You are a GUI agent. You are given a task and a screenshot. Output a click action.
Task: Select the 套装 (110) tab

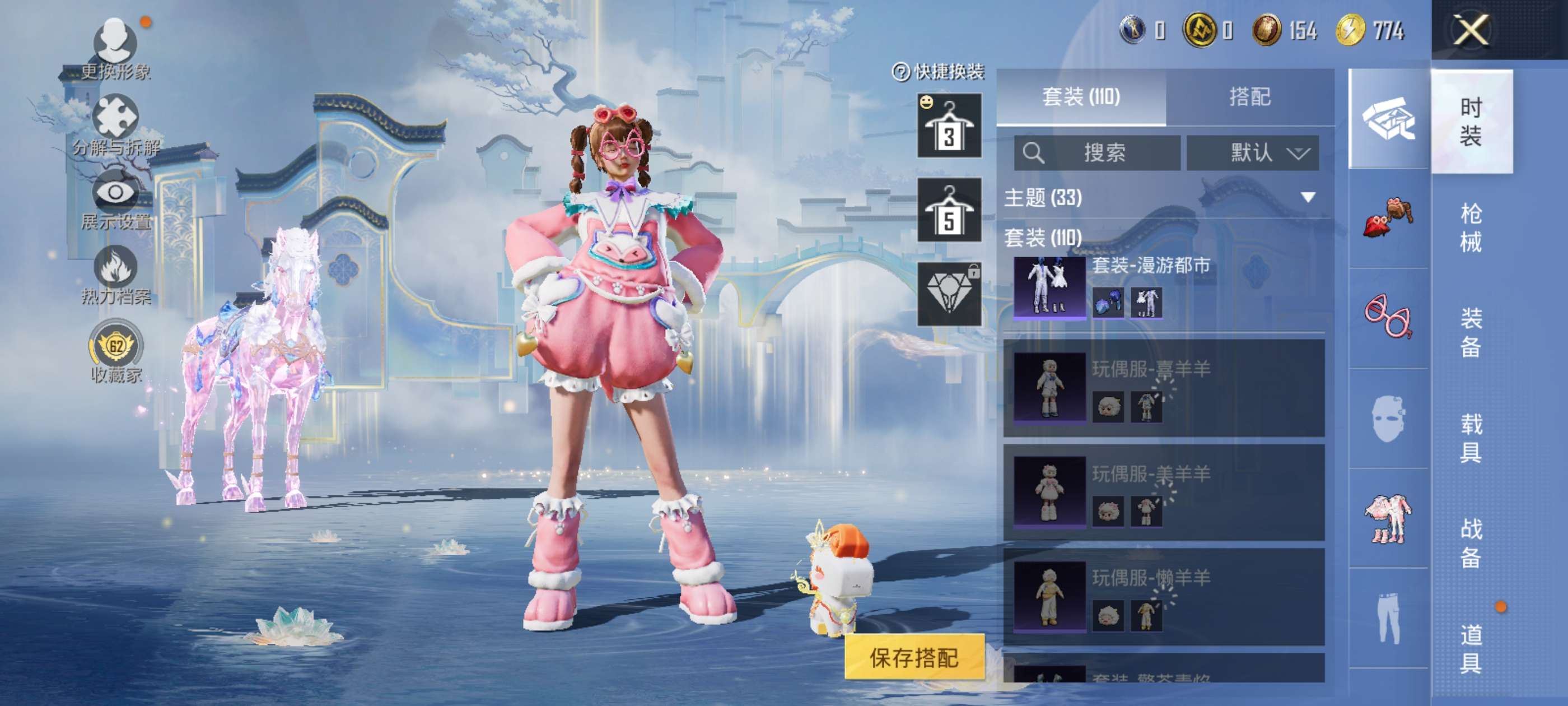[x=1080, y=97]
